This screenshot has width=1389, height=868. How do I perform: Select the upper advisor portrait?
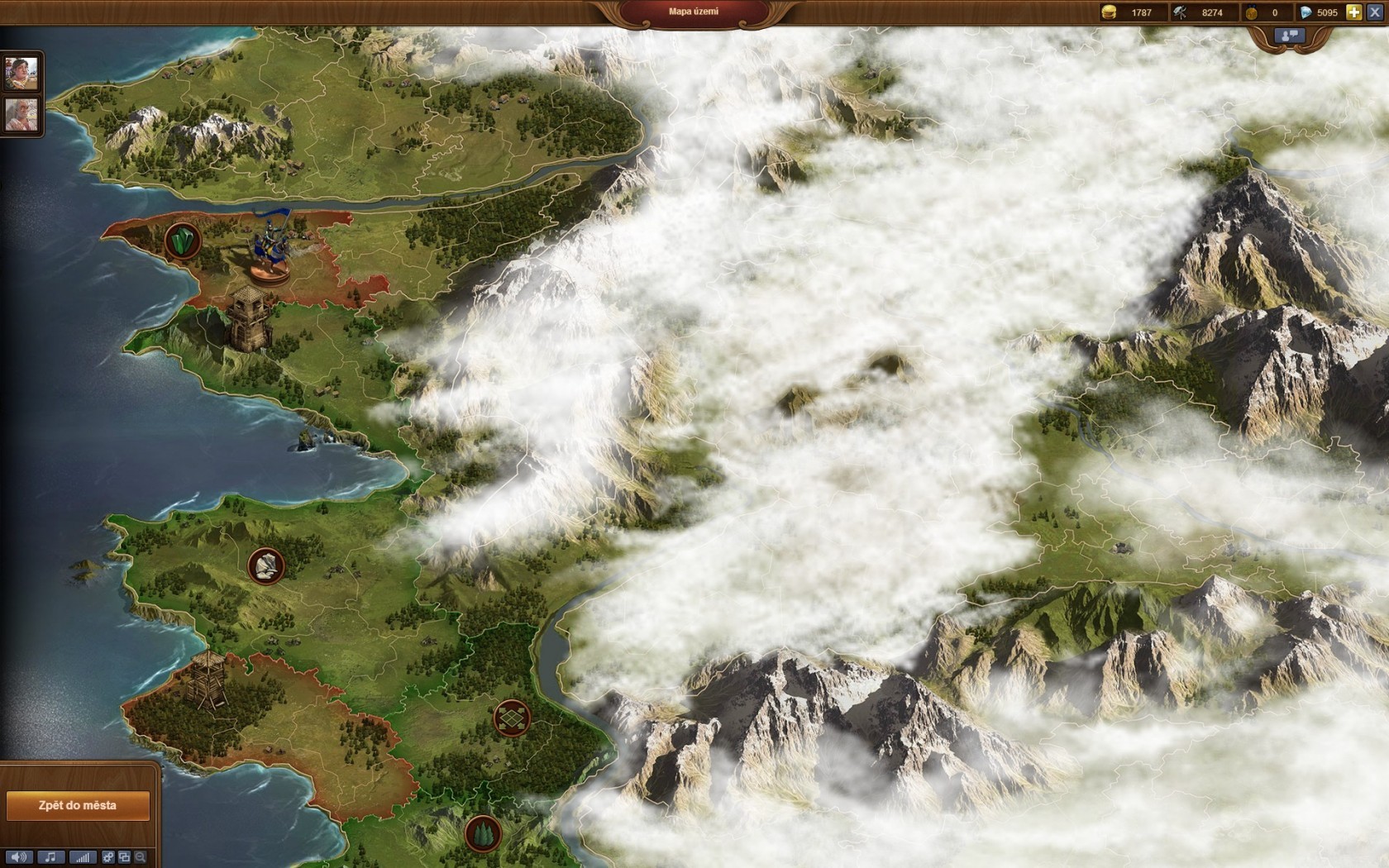(x=21, y=74)
